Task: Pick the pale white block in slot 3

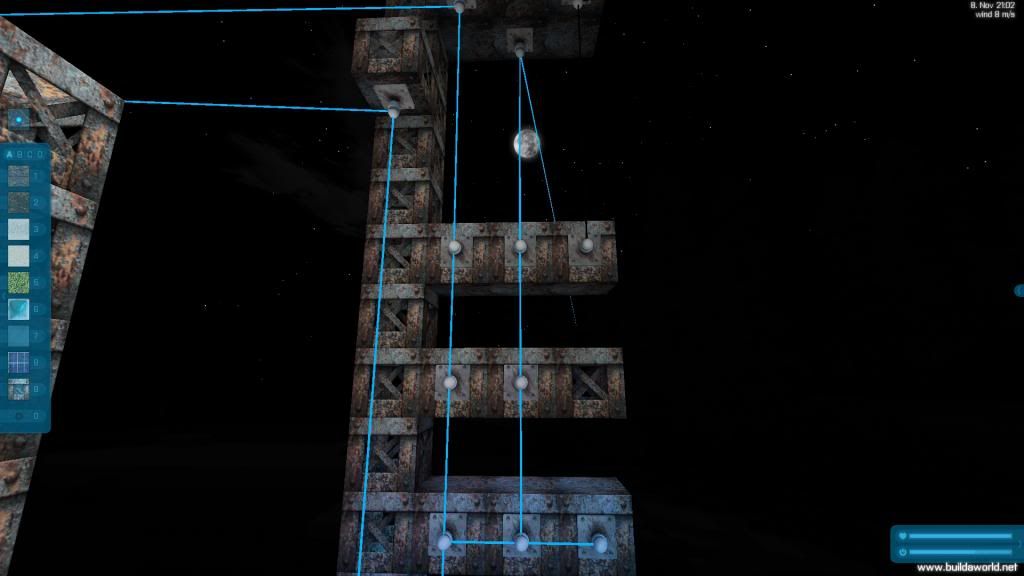Action: [18, 230]
